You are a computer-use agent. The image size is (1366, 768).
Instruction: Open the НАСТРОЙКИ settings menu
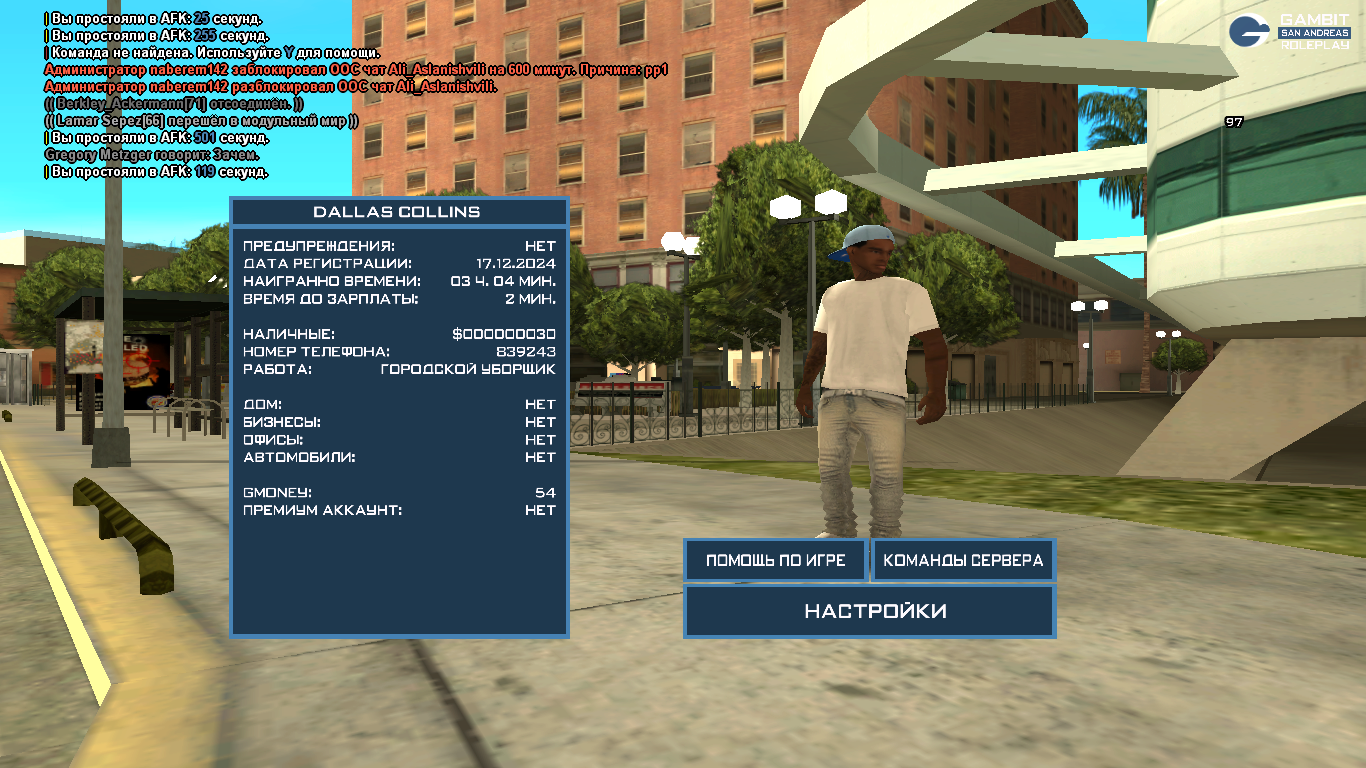coord(869,611)
